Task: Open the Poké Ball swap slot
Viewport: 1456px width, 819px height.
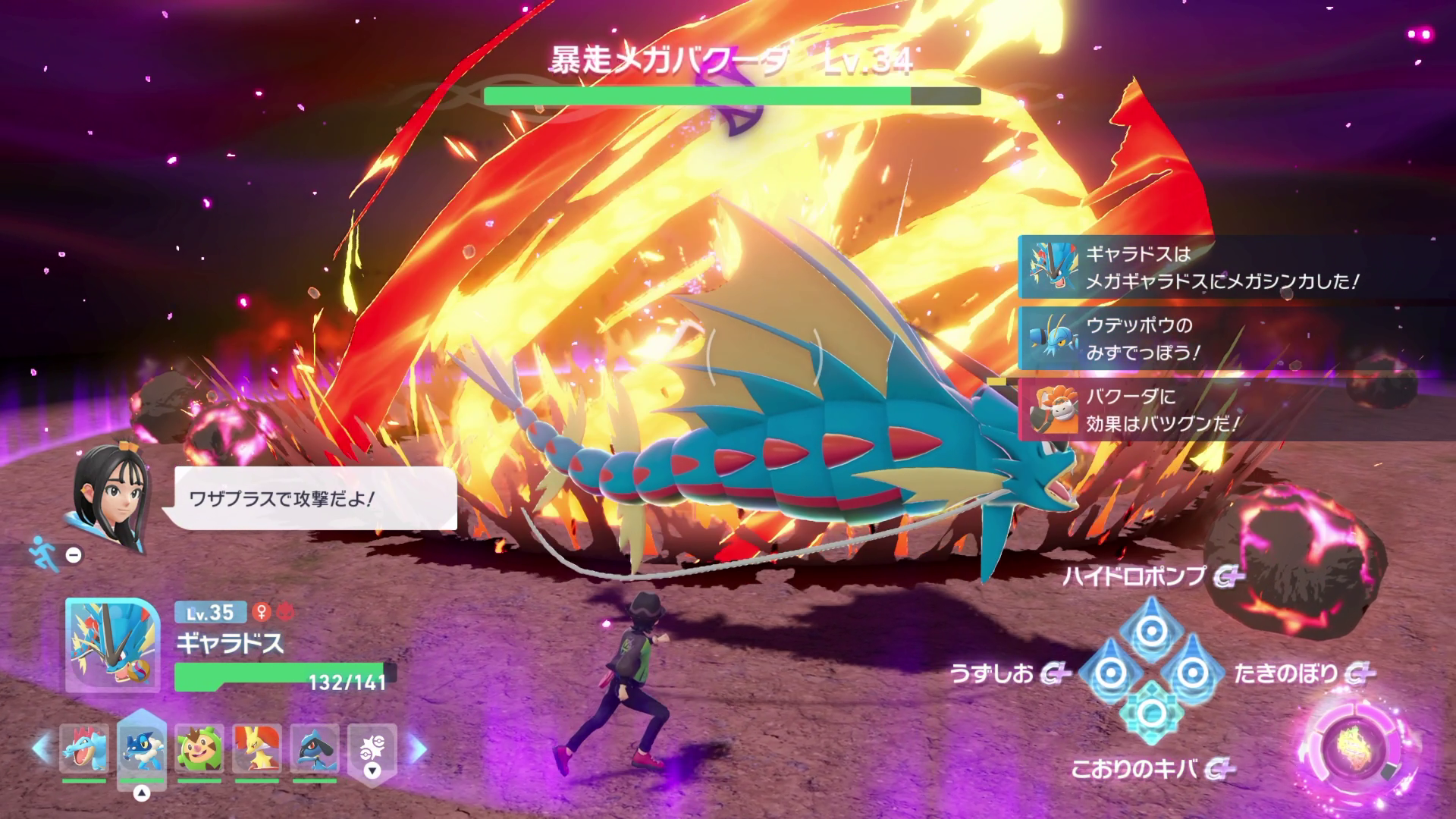Action: pyautogui.click(x=372, y=749)
